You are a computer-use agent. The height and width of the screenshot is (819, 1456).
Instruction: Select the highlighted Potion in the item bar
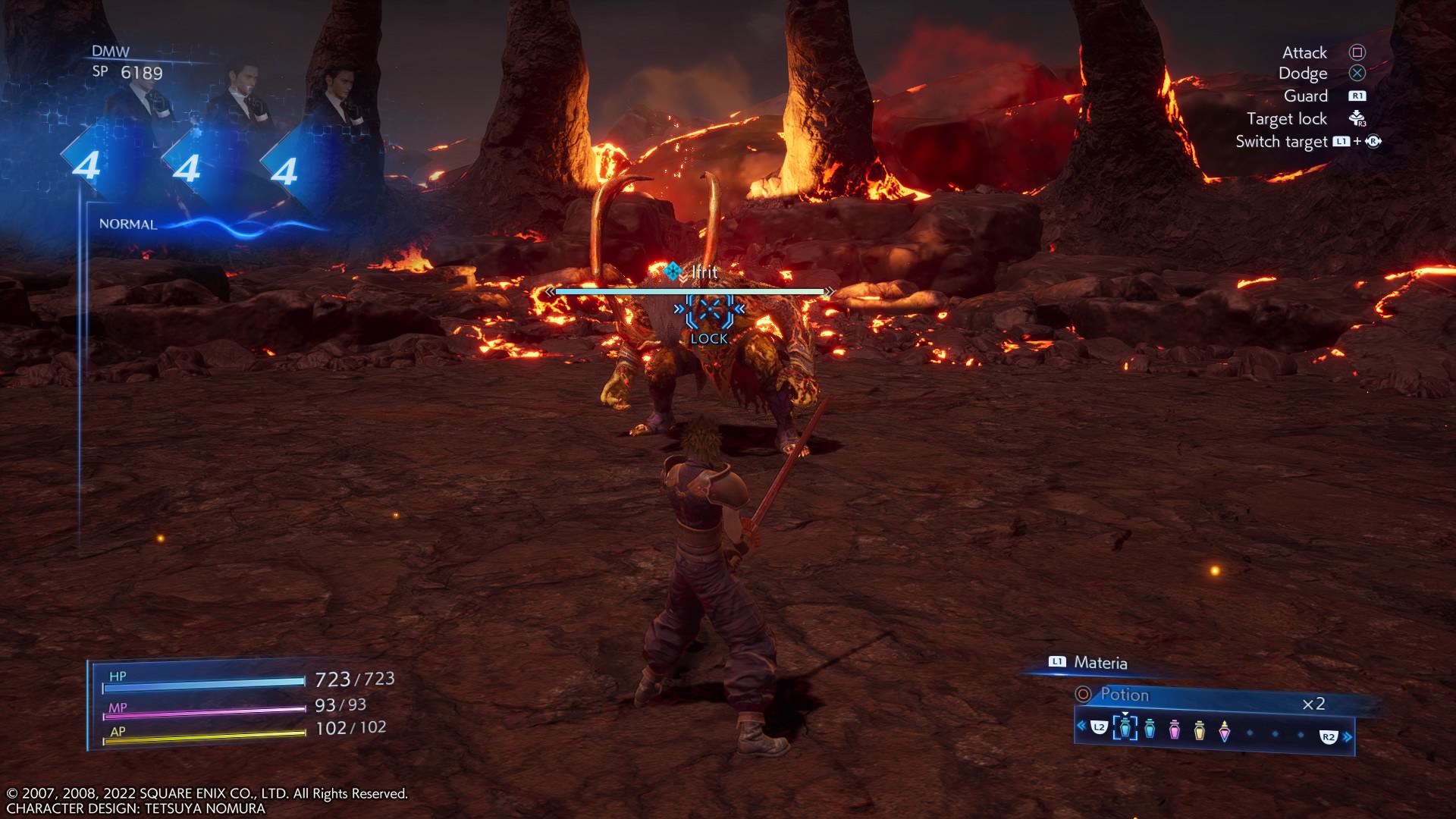[1125, 728]
